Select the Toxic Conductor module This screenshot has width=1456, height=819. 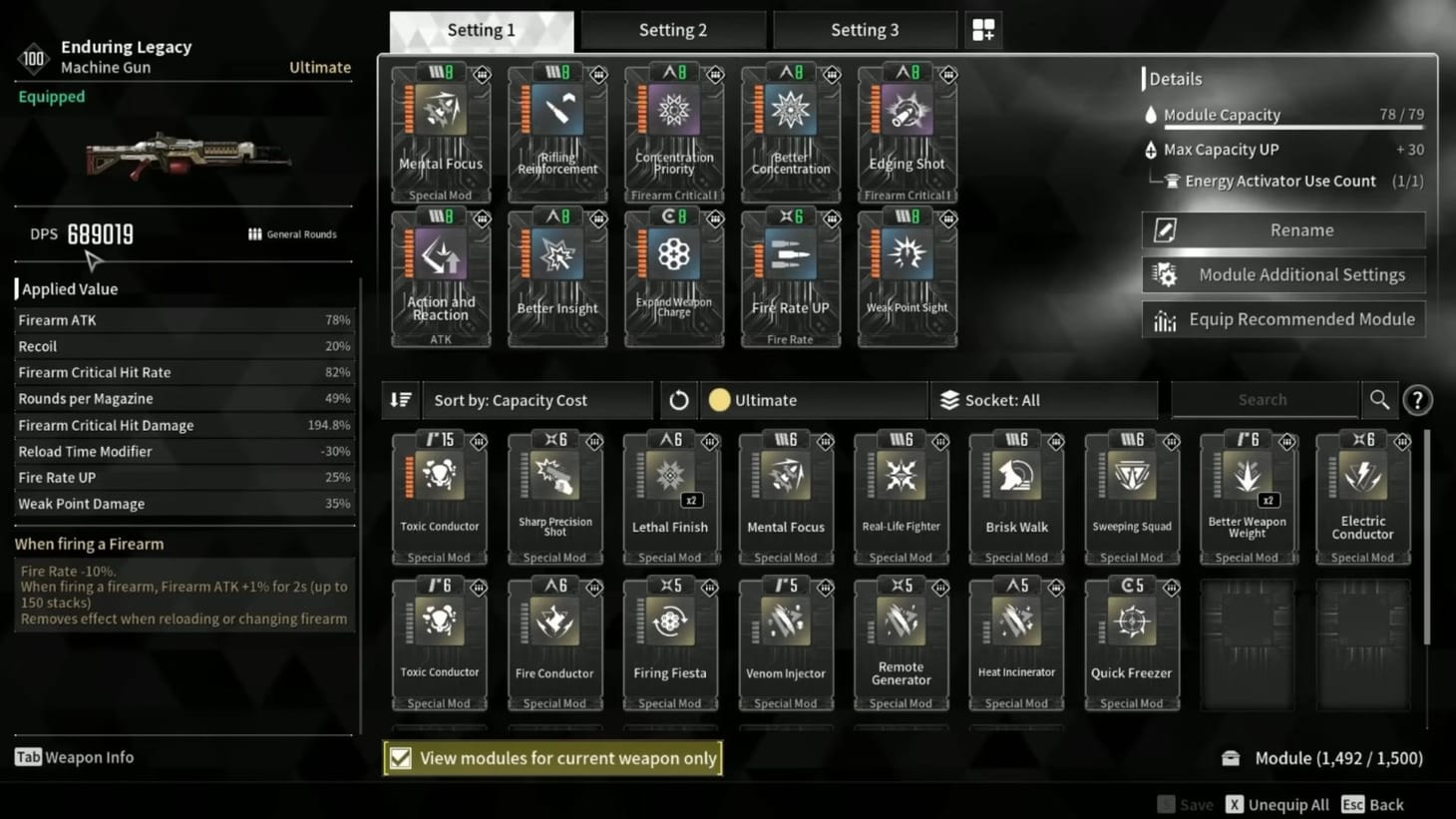pyautogui.click(x=439, y=494)
